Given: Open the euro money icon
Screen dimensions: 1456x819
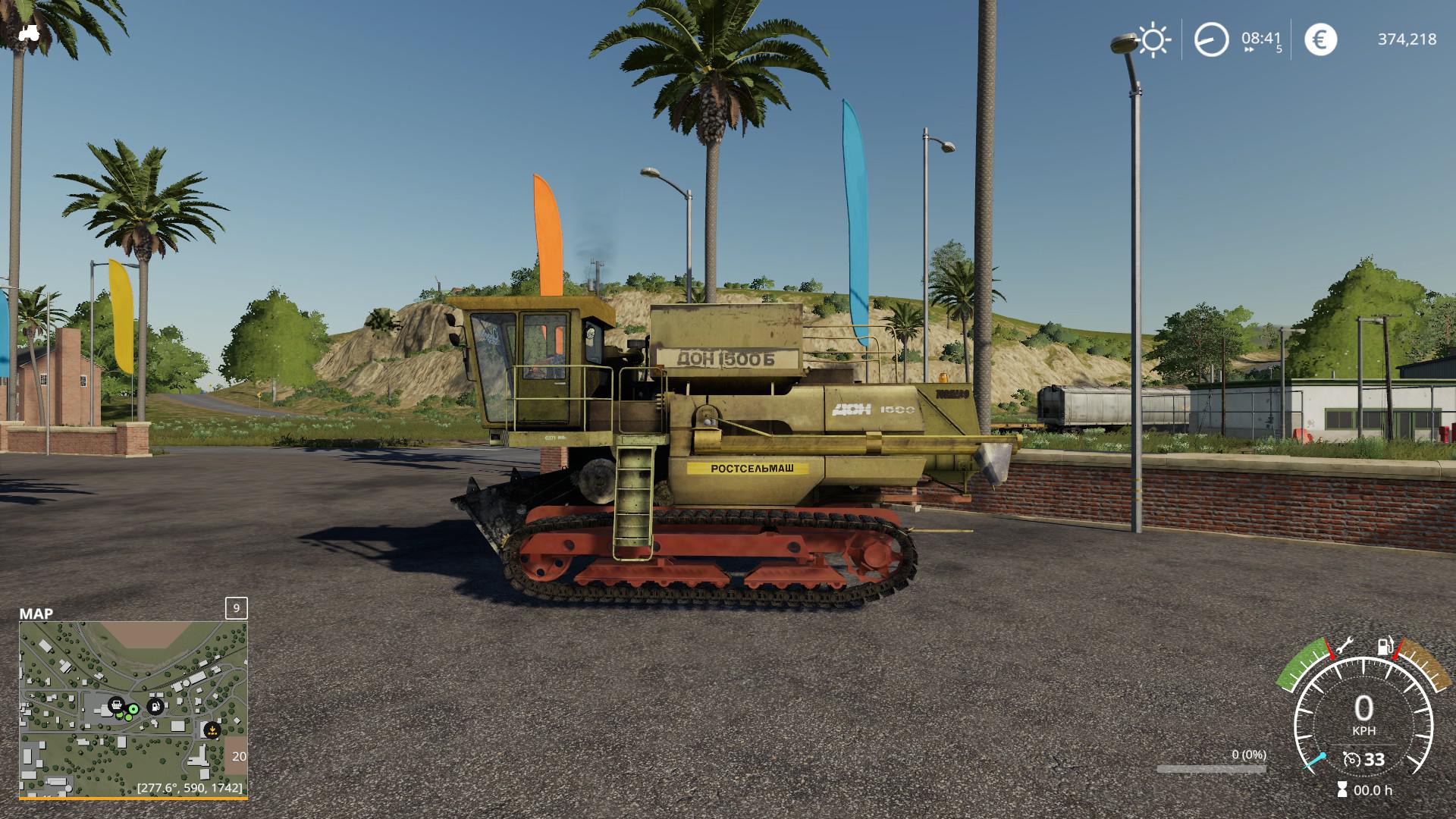Looking at the screenshot, I should pyautogui.click(x=1320, y=39).
